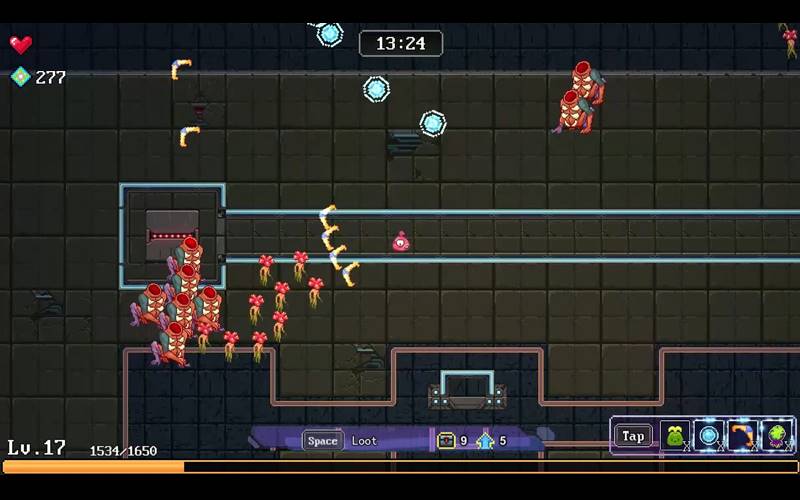Choose the orange boomerang weapon icon
This screenshot has width=800, height=500.
point(743,436)
